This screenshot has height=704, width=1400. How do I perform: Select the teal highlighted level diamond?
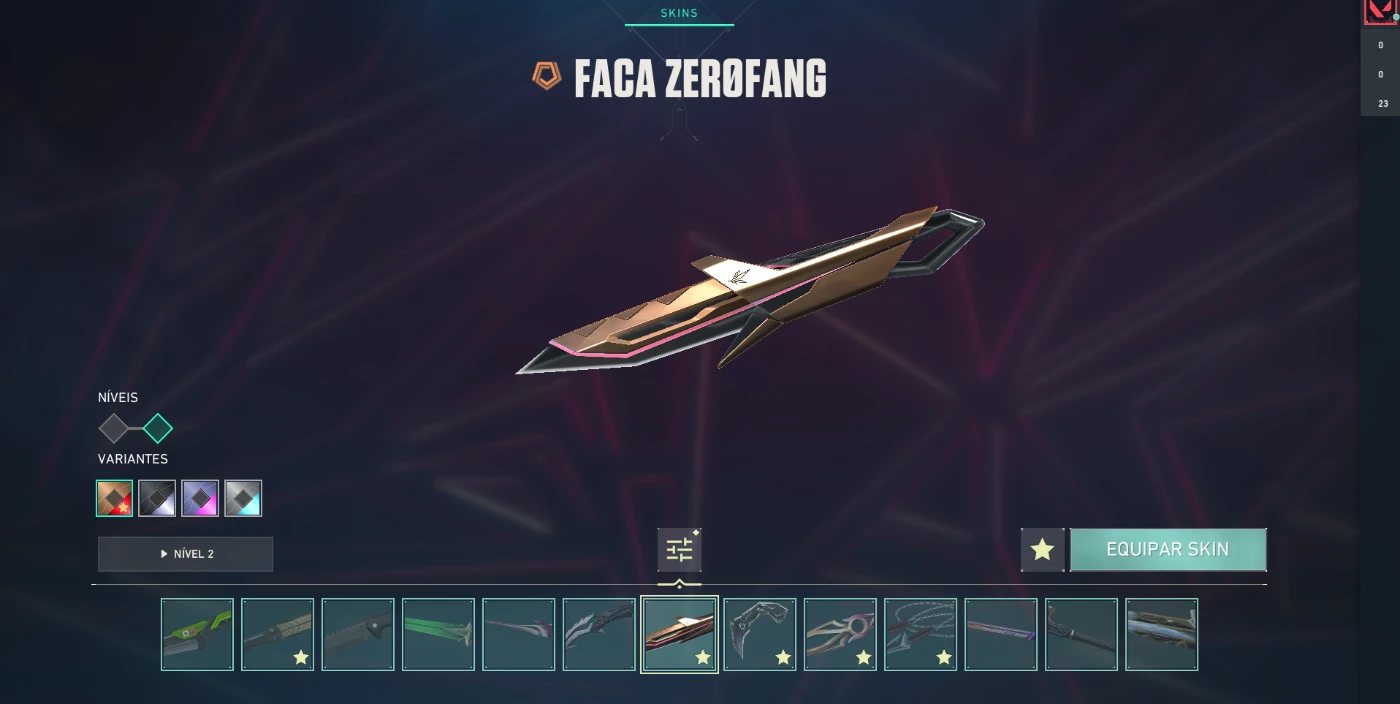pyautogui.click(x=158, y=429)
